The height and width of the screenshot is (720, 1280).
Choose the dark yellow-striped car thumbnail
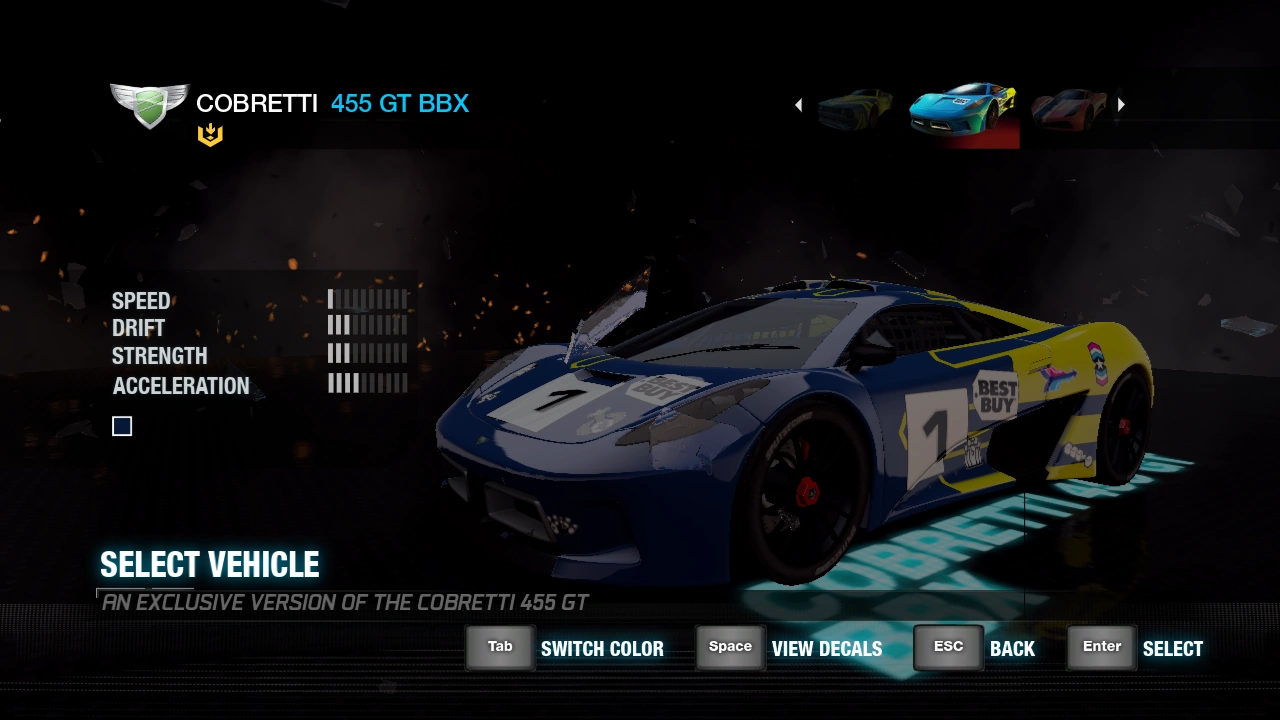click(856, 108)
